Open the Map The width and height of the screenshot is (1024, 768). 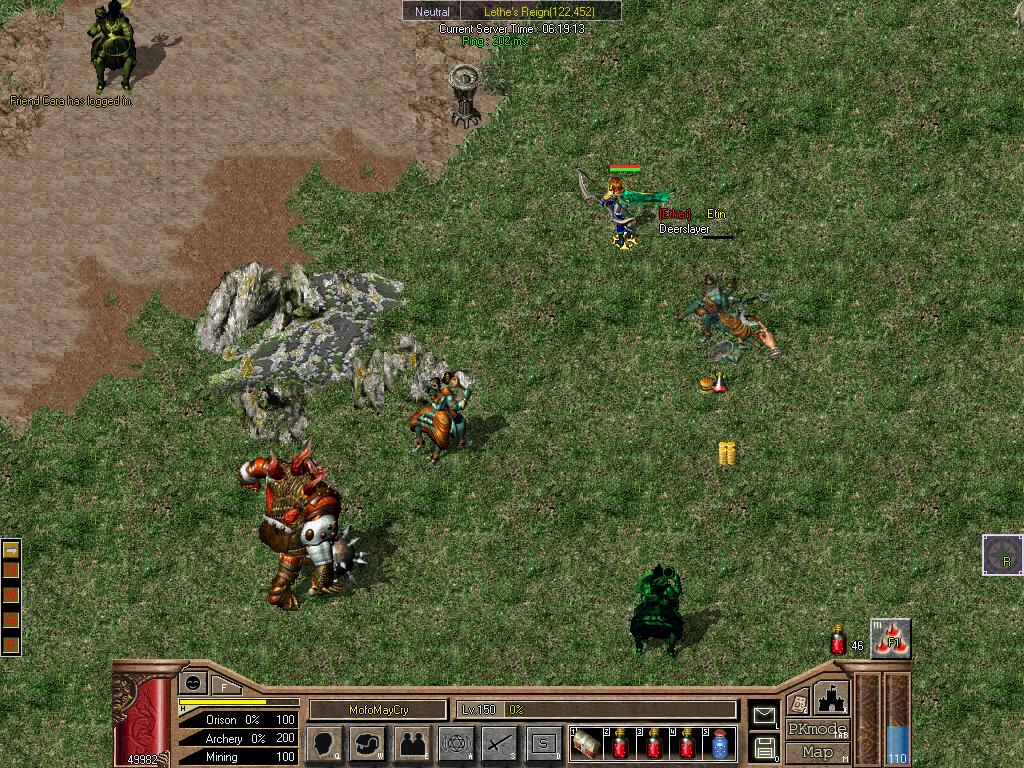(x=817, y=752)
